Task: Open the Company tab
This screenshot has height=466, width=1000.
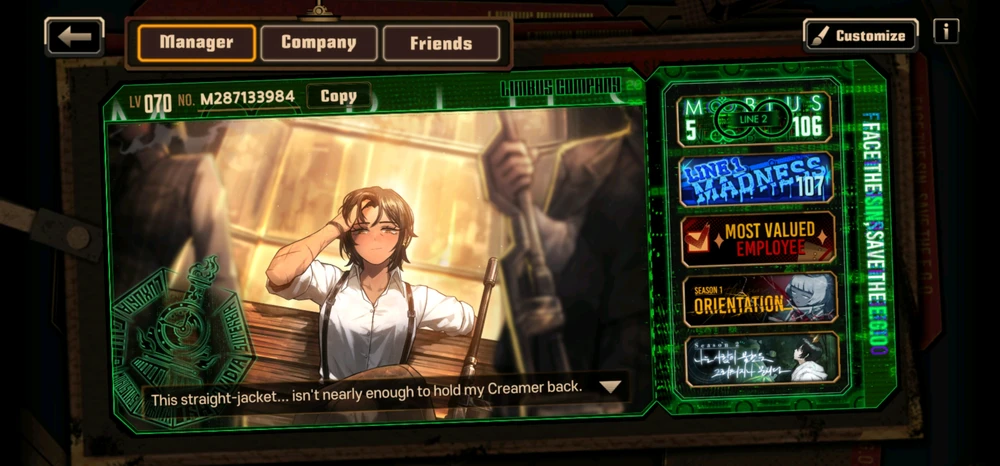Action: (x=319, y=43)
